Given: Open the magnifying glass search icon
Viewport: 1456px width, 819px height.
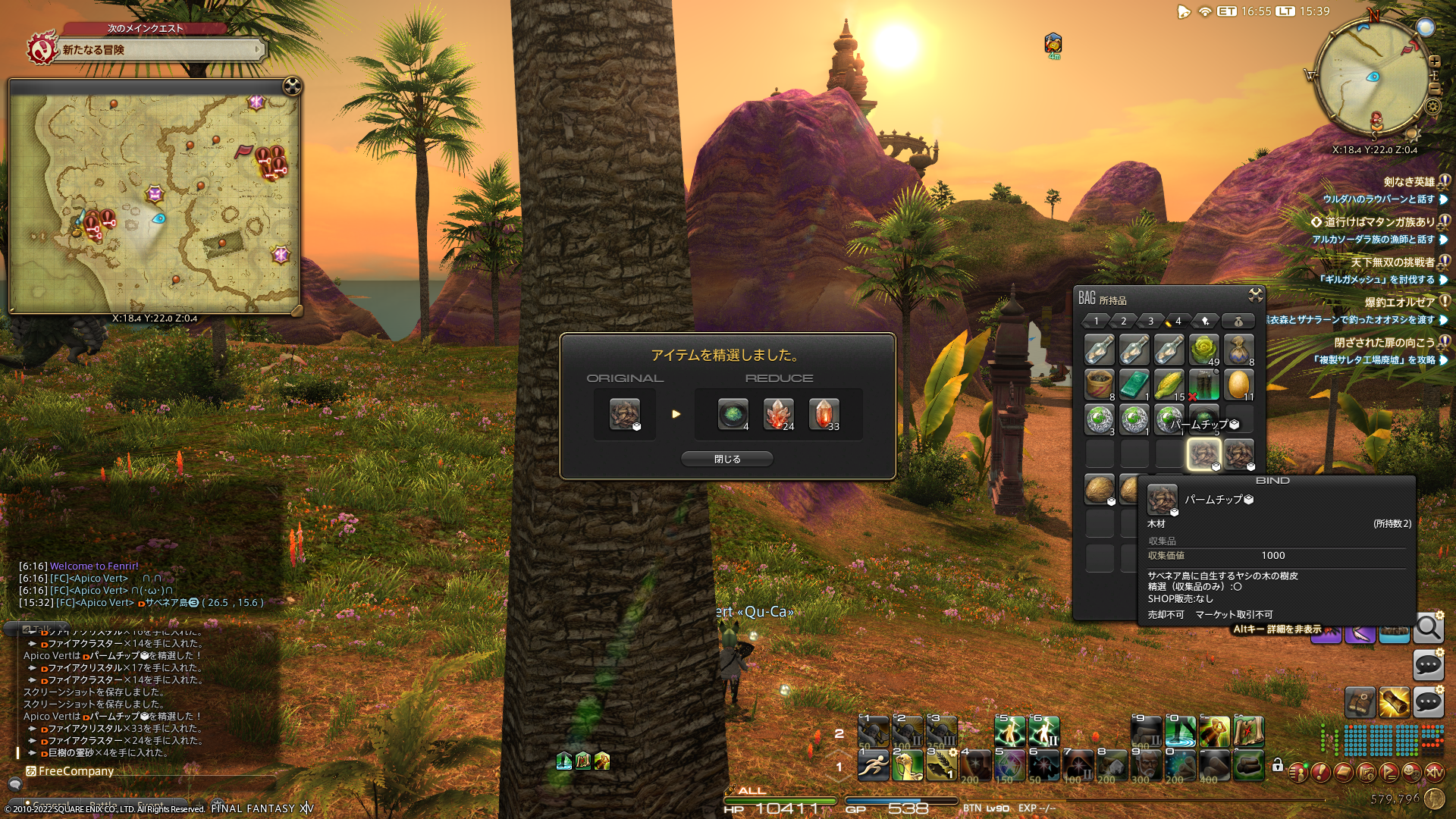Looking at the screenshot, I should (1428, 628).
